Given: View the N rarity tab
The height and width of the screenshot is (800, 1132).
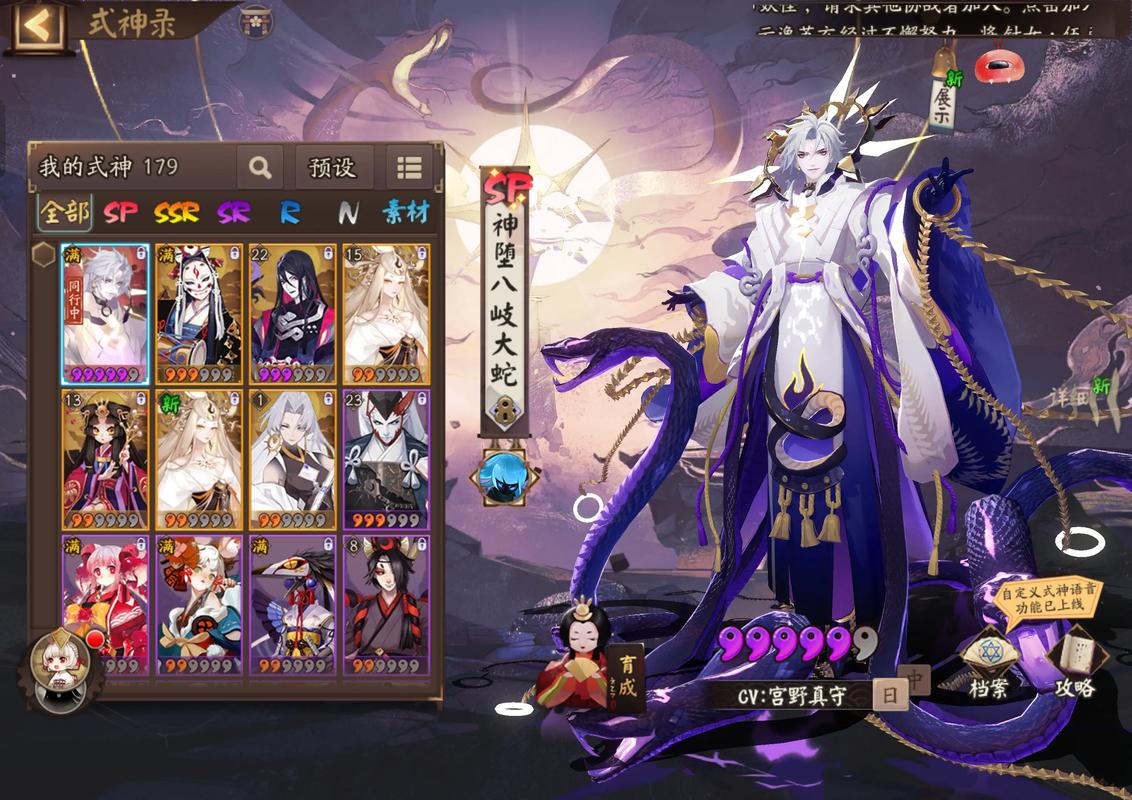Looking at the screenshot, I should click(x=348, y=212).
